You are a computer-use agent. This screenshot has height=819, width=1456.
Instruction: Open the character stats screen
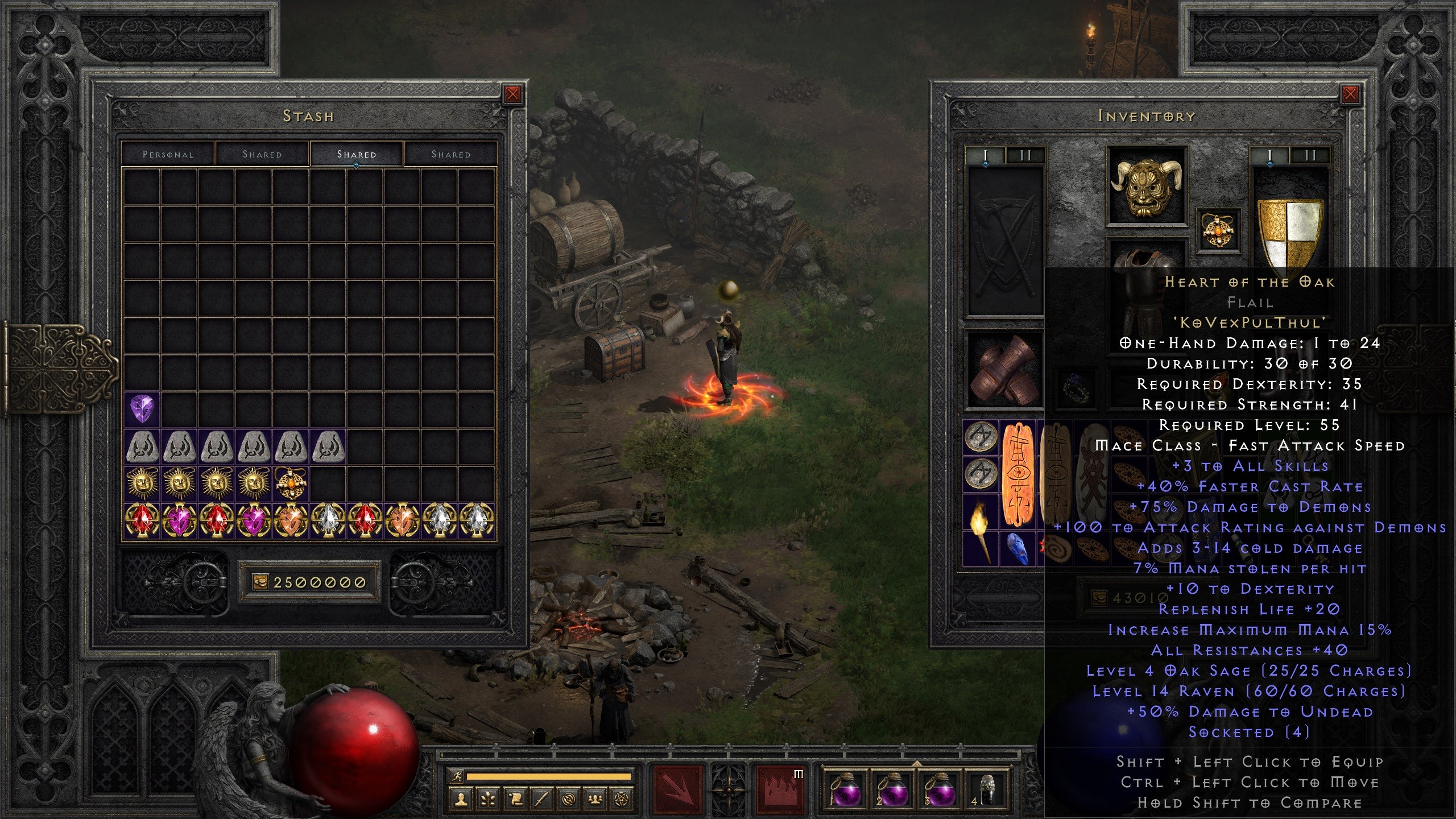461,800
